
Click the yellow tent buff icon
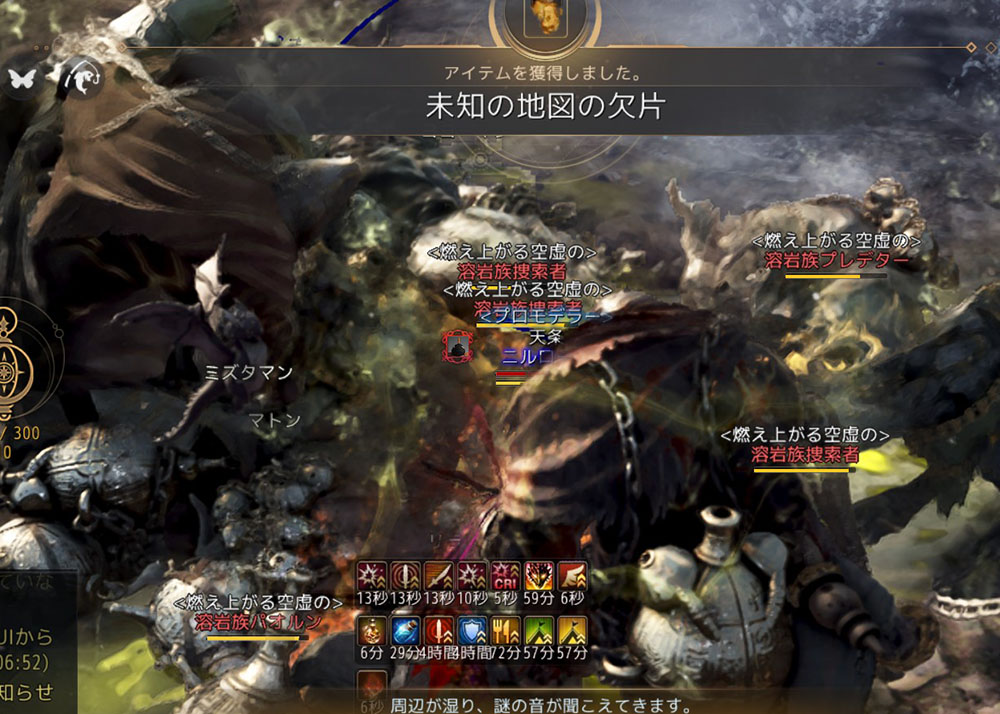pos(572,631)
